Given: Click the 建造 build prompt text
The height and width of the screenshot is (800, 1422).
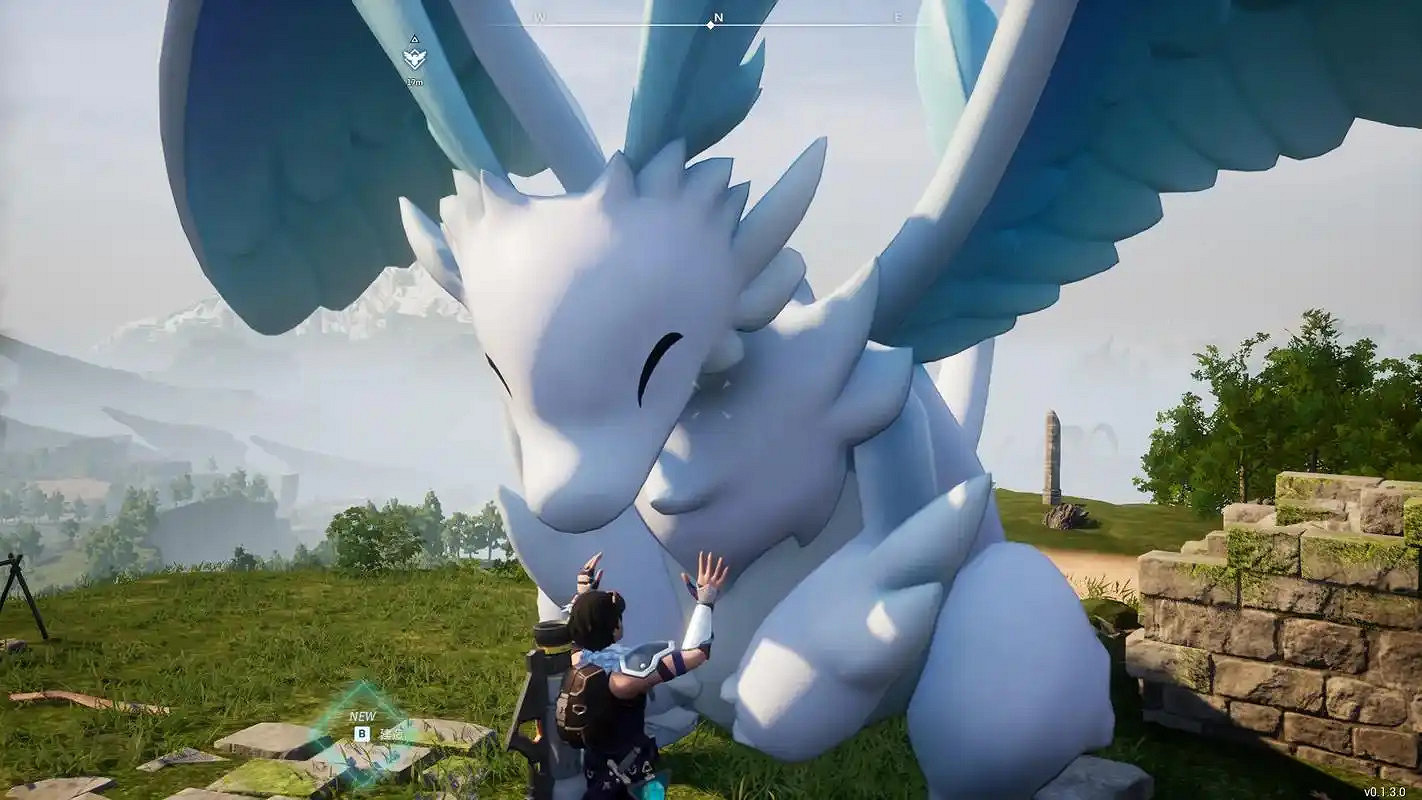Looking at the screenshot, I should click(394, 733).
